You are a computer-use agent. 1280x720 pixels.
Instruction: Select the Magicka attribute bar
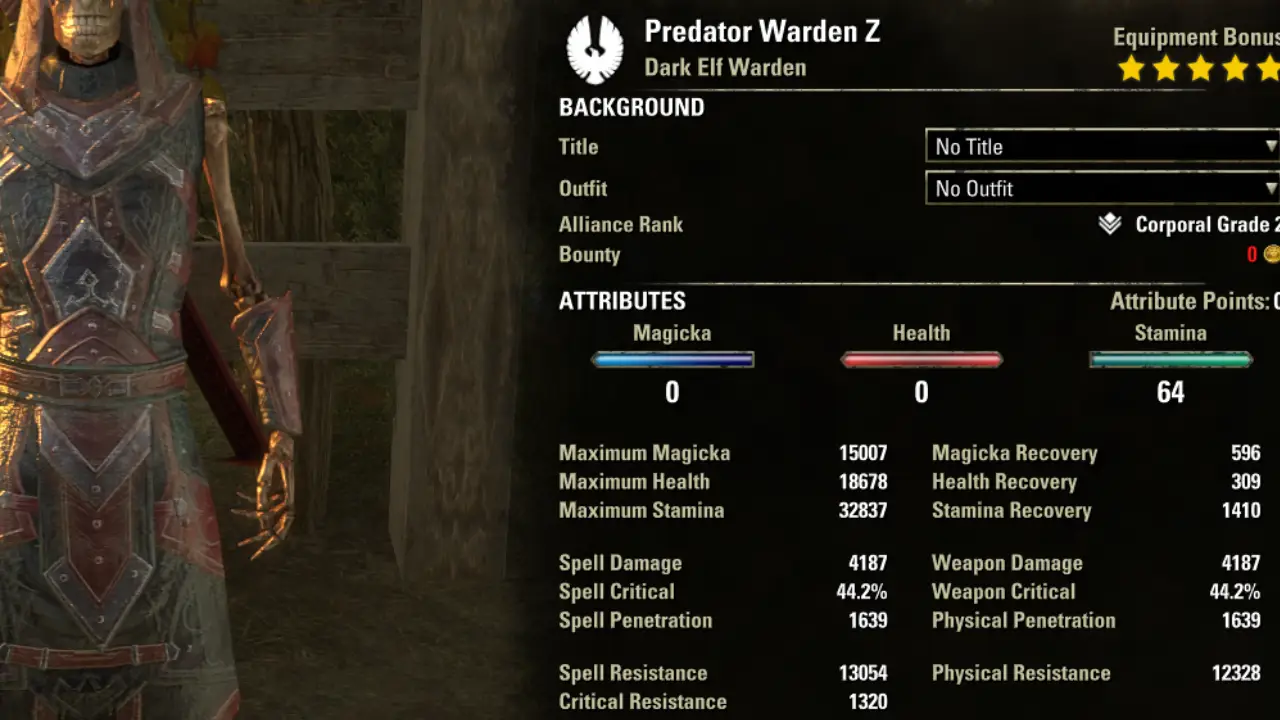coord(672,360)
